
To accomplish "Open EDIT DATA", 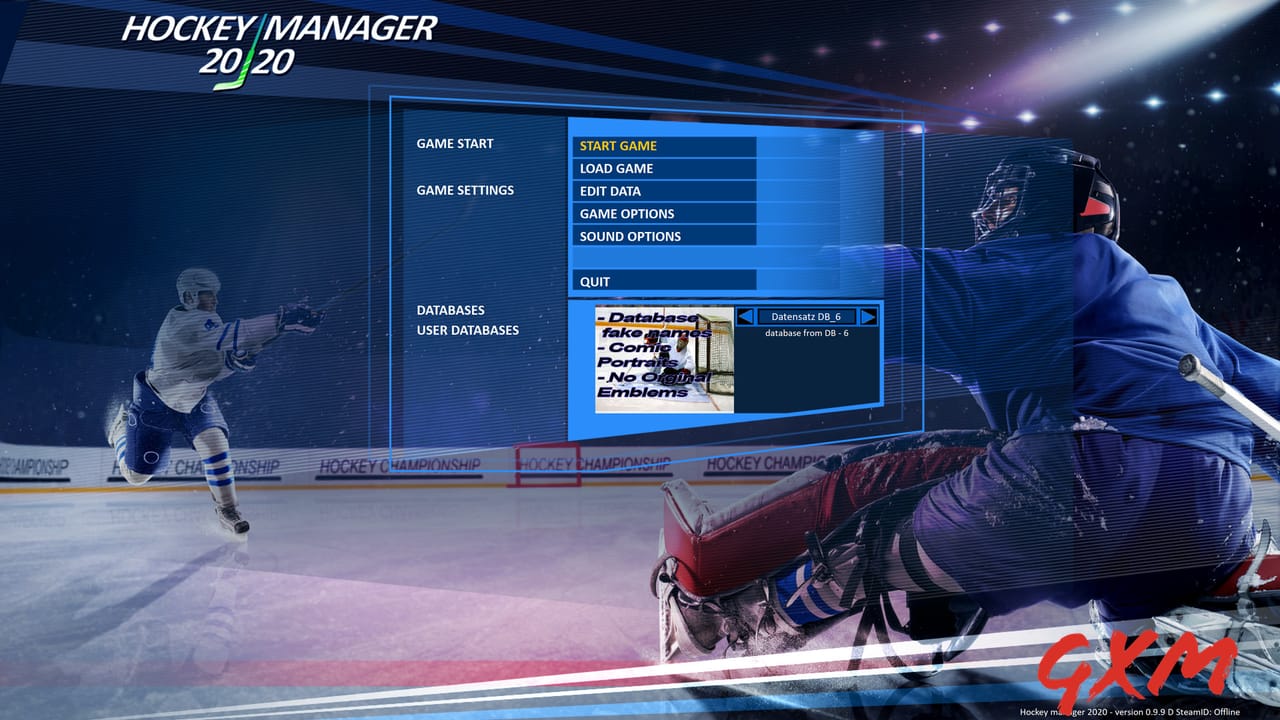I will pyautogui.click(x=610, y=191).
